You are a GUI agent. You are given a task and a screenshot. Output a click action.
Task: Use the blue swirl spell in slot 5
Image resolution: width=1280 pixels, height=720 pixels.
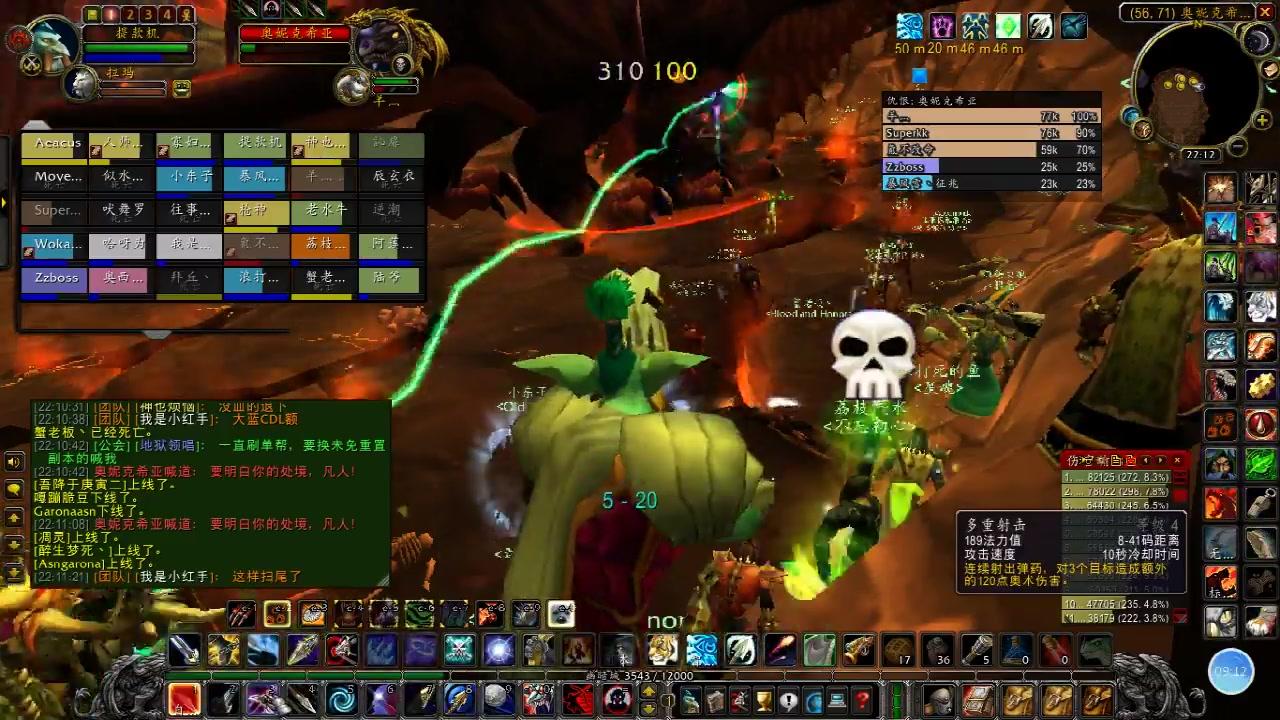341,698
